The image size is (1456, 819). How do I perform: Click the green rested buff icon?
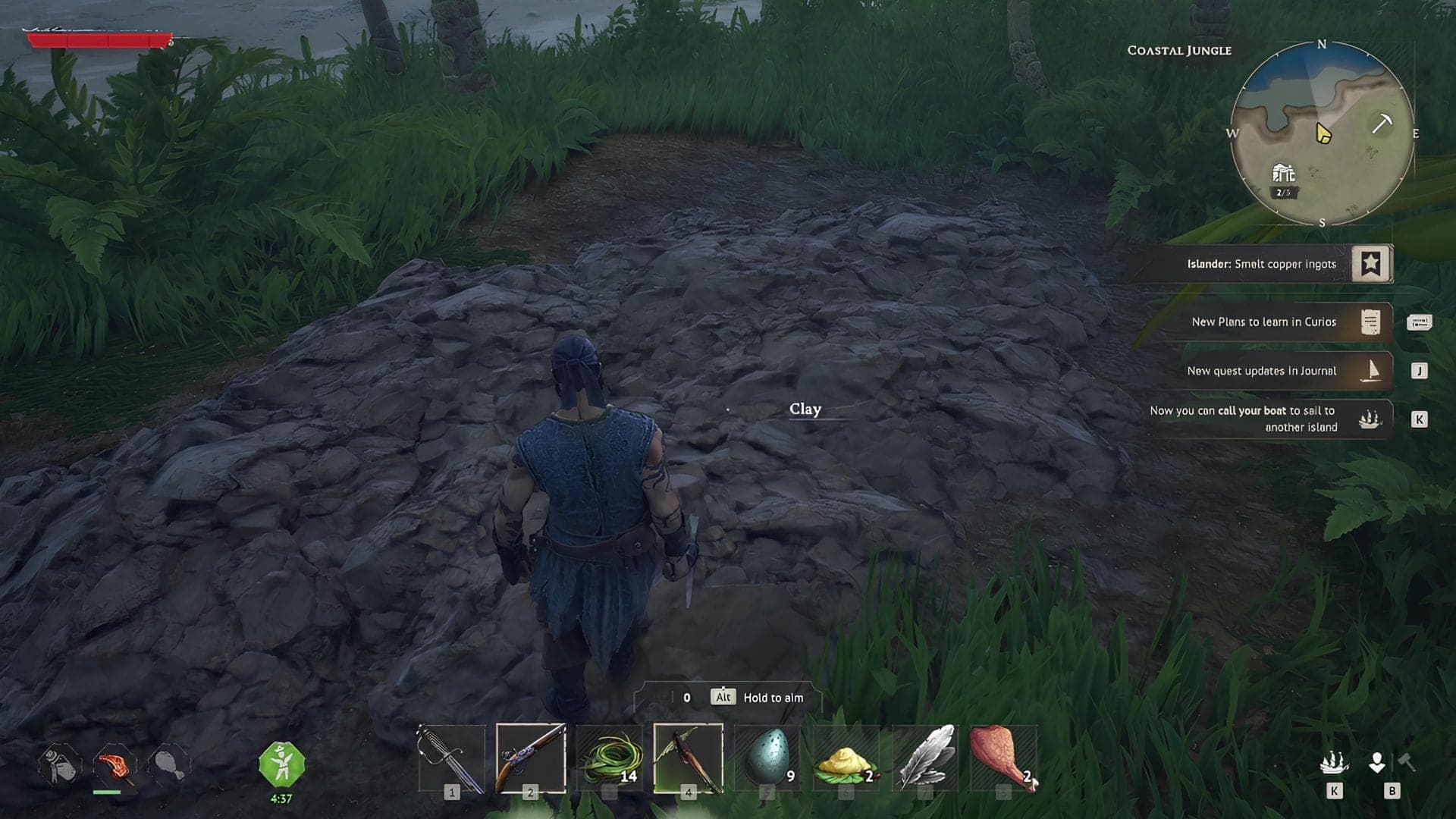tap(281, 764)
